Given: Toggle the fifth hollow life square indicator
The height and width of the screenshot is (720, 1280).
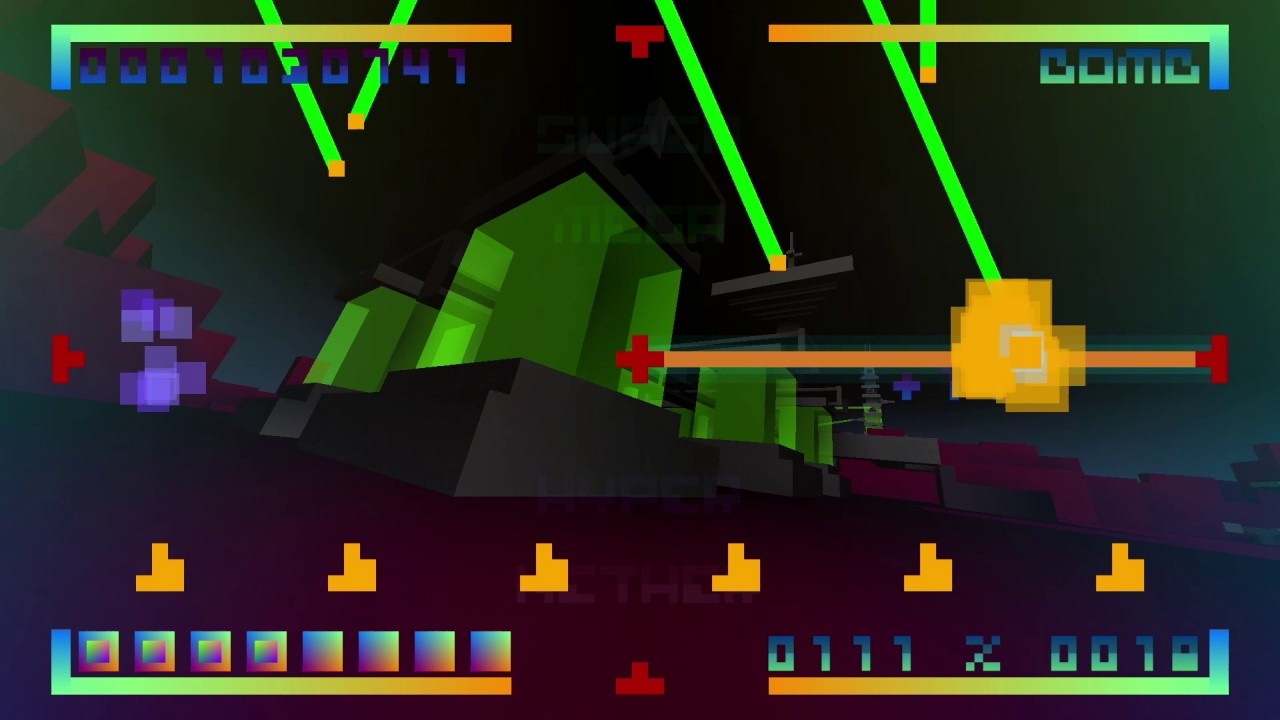Looking at the screenshot, I should [x=323, y=650].
